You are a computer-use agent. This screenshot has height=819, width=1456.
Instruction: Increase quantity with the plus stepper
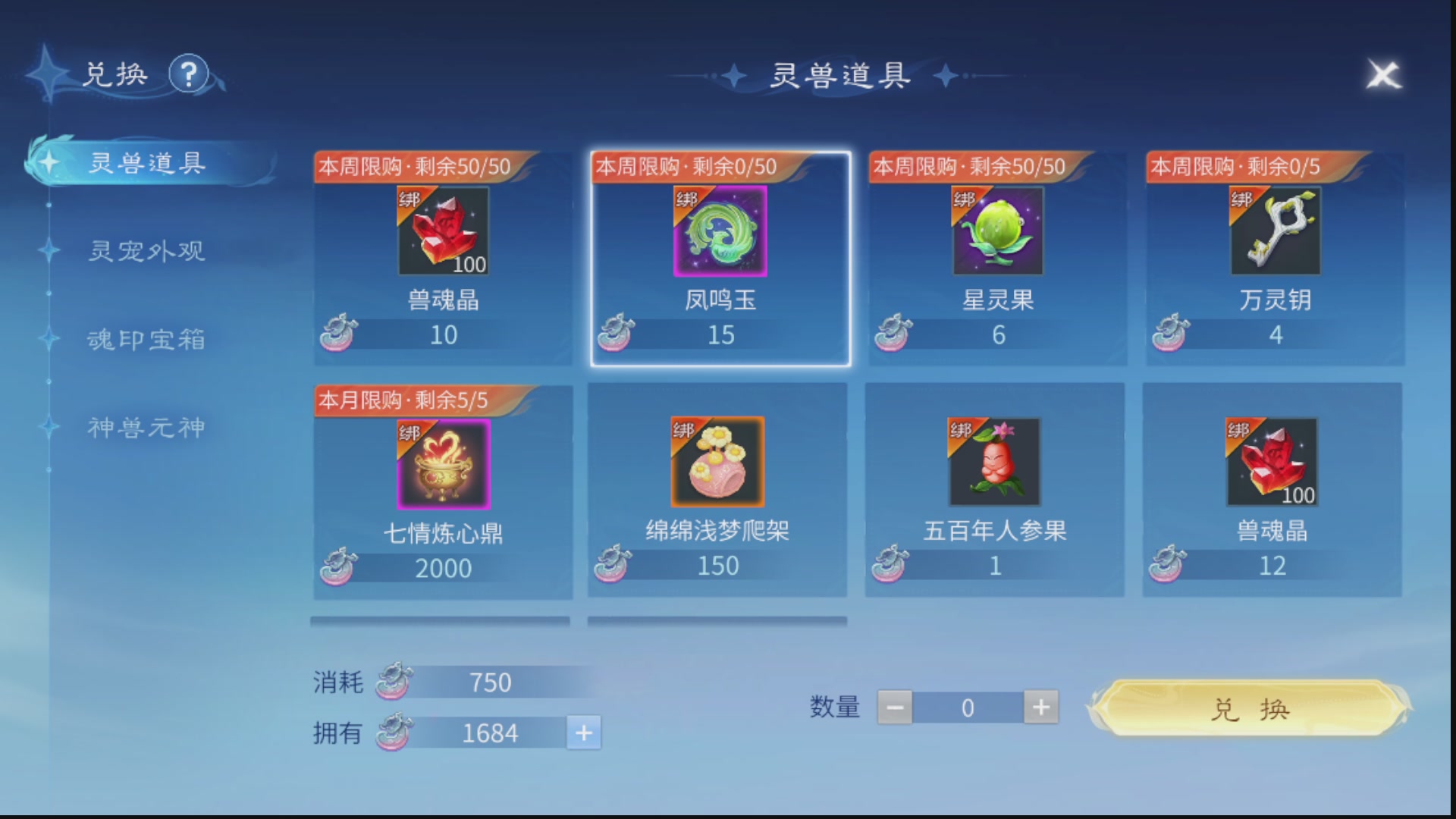[x=1040, y=707]
